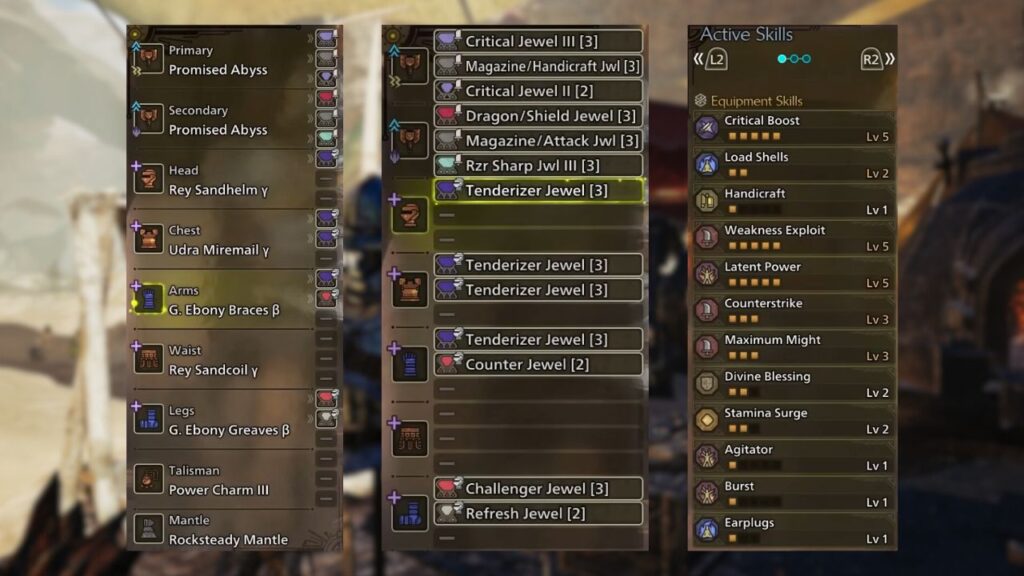Select Rzr Sharp Jwl III decoration
Viewport: 1024px width, 576px height.
point(538,166)
